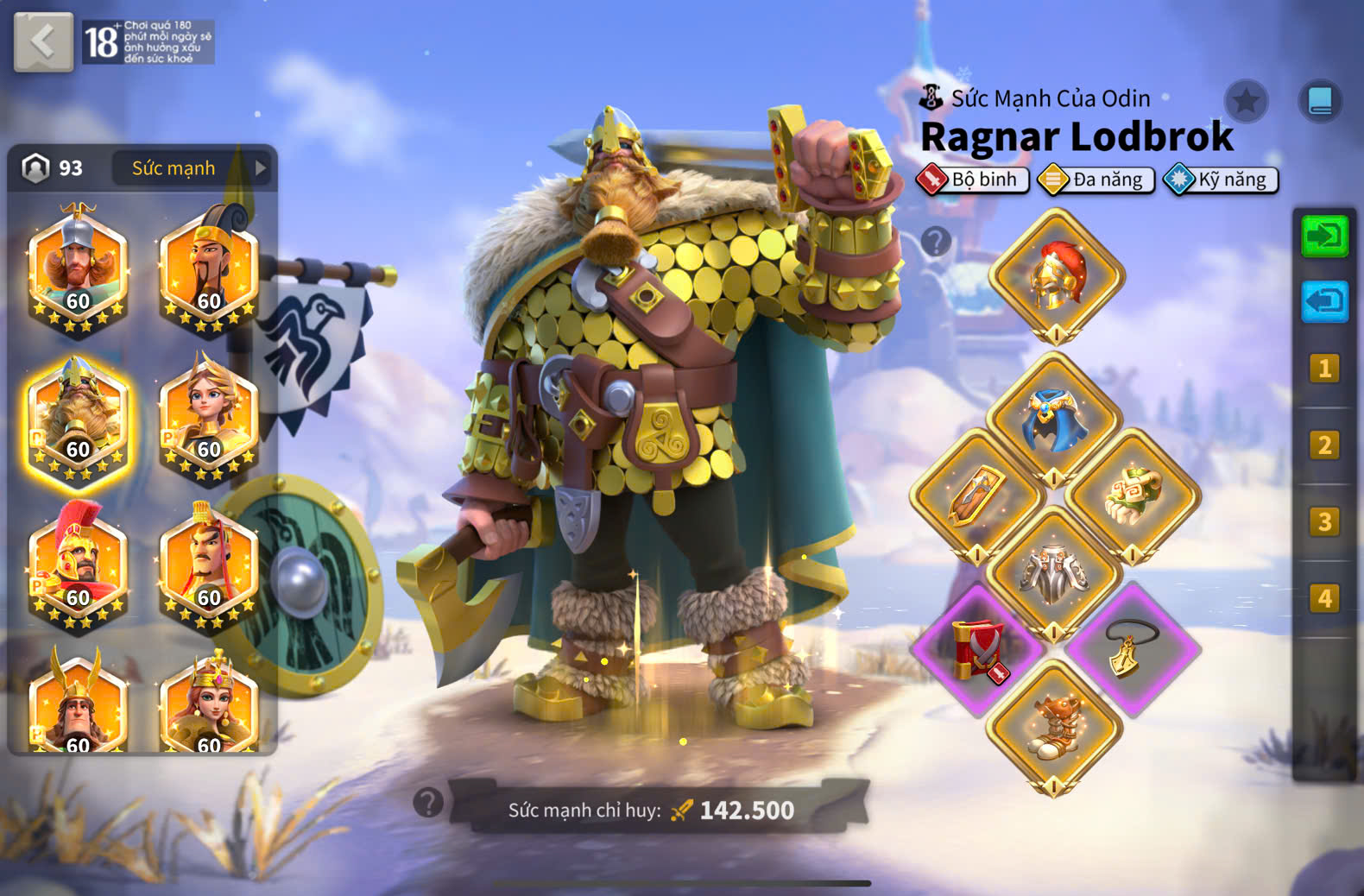Select the red book accessory slot
The image size is (1364, 896).
coord(977,649)
